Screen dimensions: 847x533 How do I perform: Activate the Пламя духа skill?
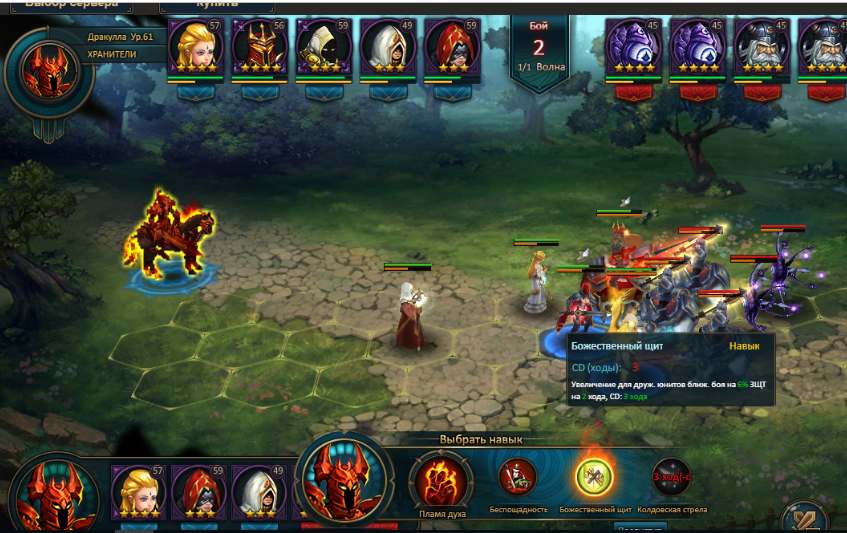[x=442, y=478]
